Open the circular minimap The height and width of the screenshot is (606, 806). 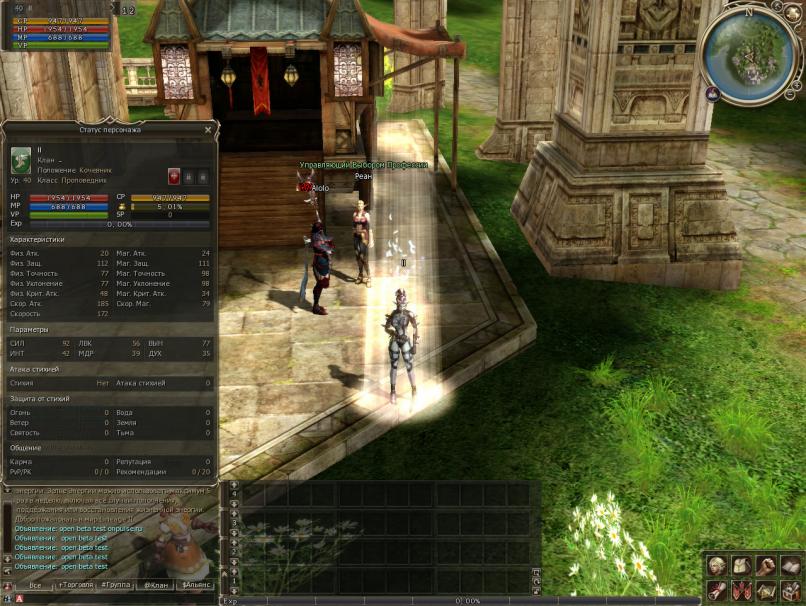[748, 52]
